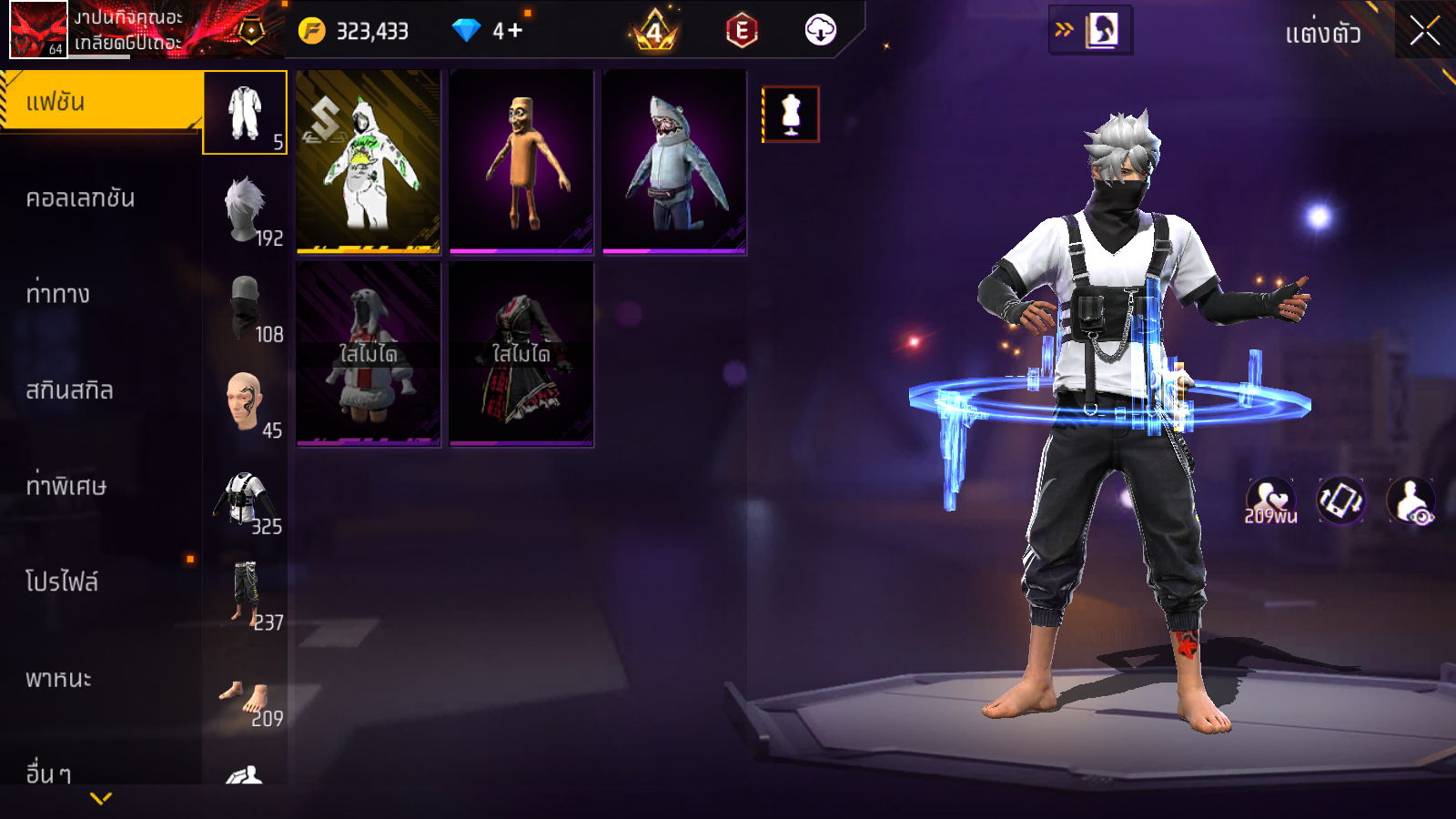Image resolution: width=1456 pixels, height=819 pixels.
Task: Select the แฟชัน category tab
Action: pyautogui.click(x=100, y=102)
